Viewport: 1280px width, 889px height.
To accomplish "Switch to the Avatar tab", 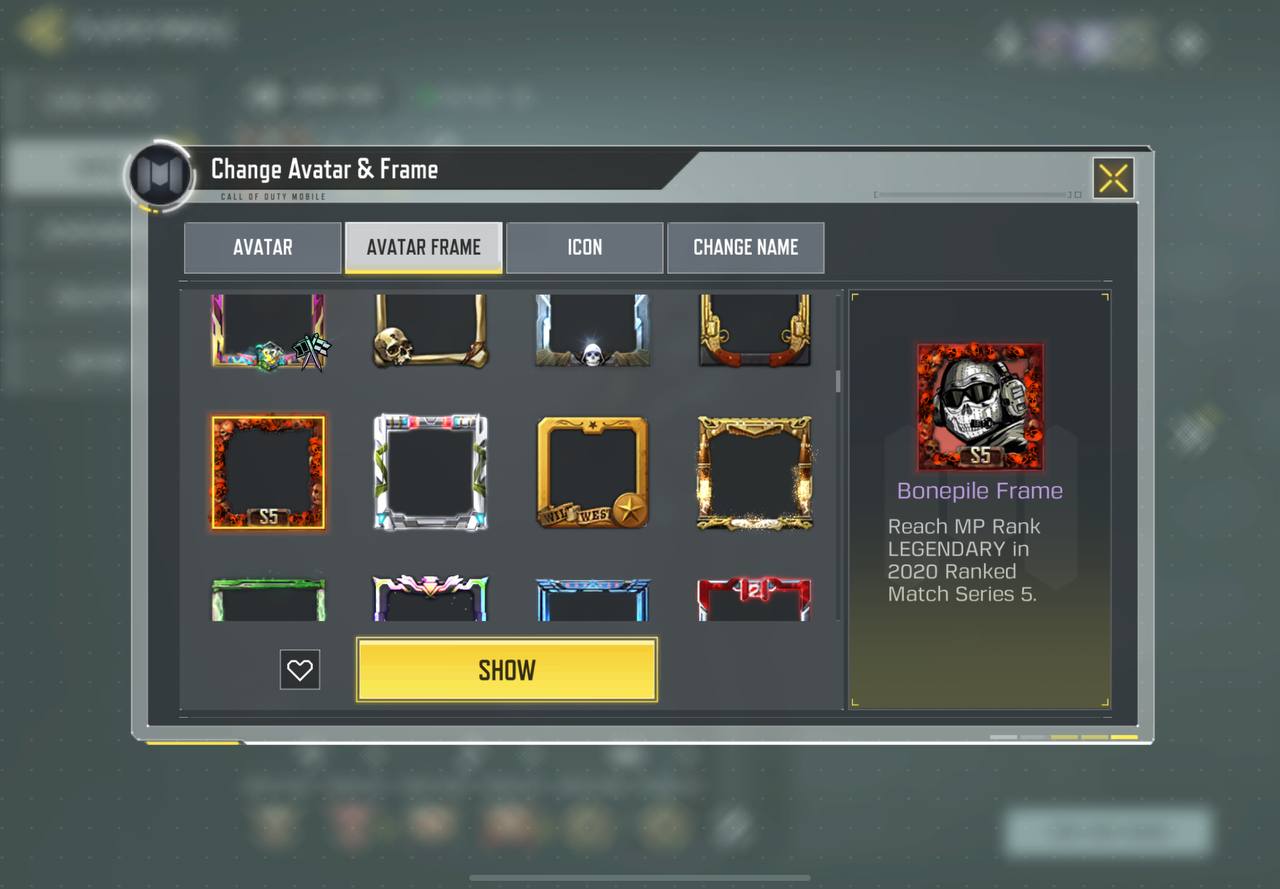I will click(262, 247).
